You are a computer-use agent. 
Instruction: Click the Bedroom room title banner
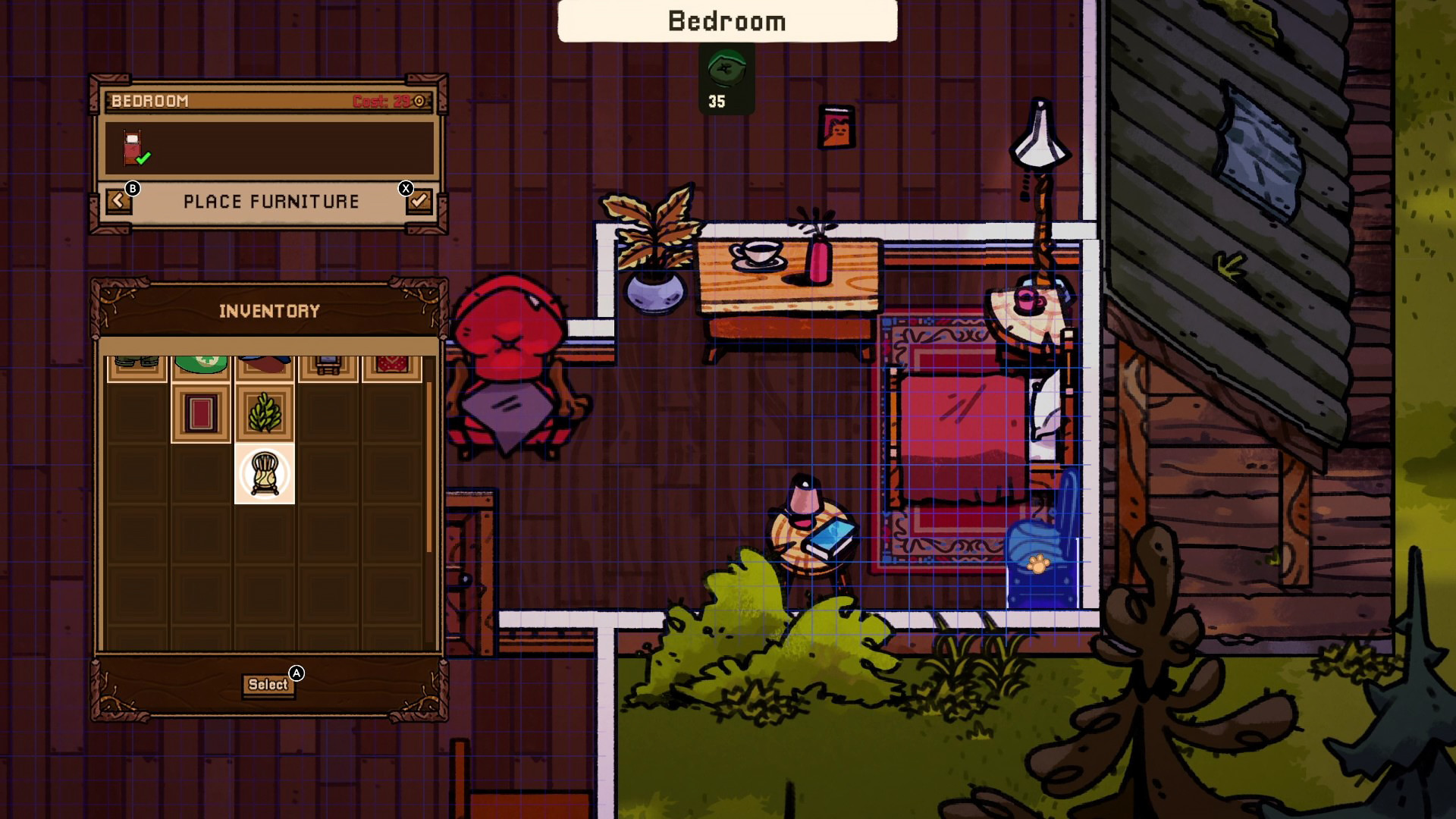coord(726,20)
